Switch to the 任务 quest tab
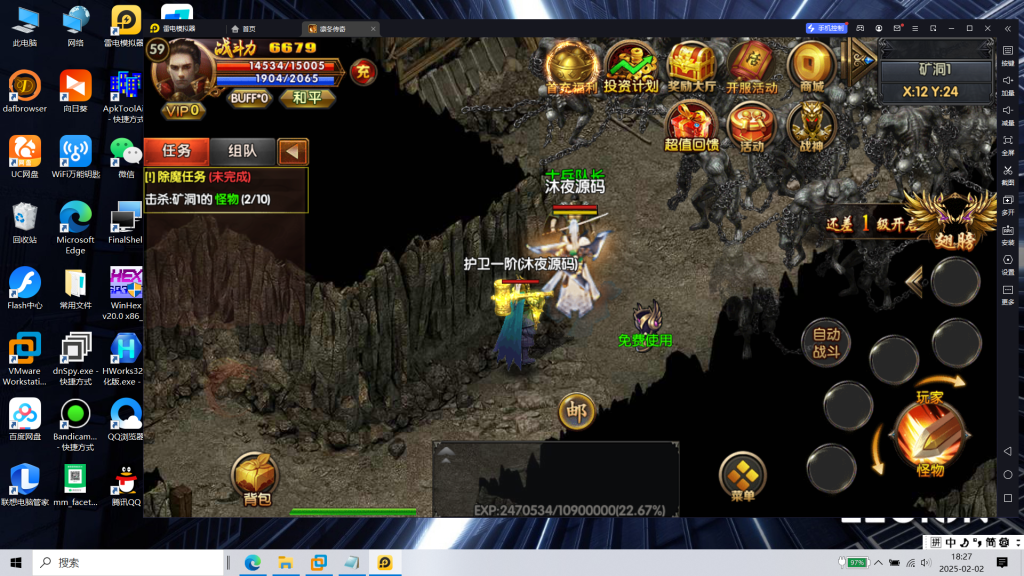This screenshot has height=576, width=1024. [x=176, y=151]
